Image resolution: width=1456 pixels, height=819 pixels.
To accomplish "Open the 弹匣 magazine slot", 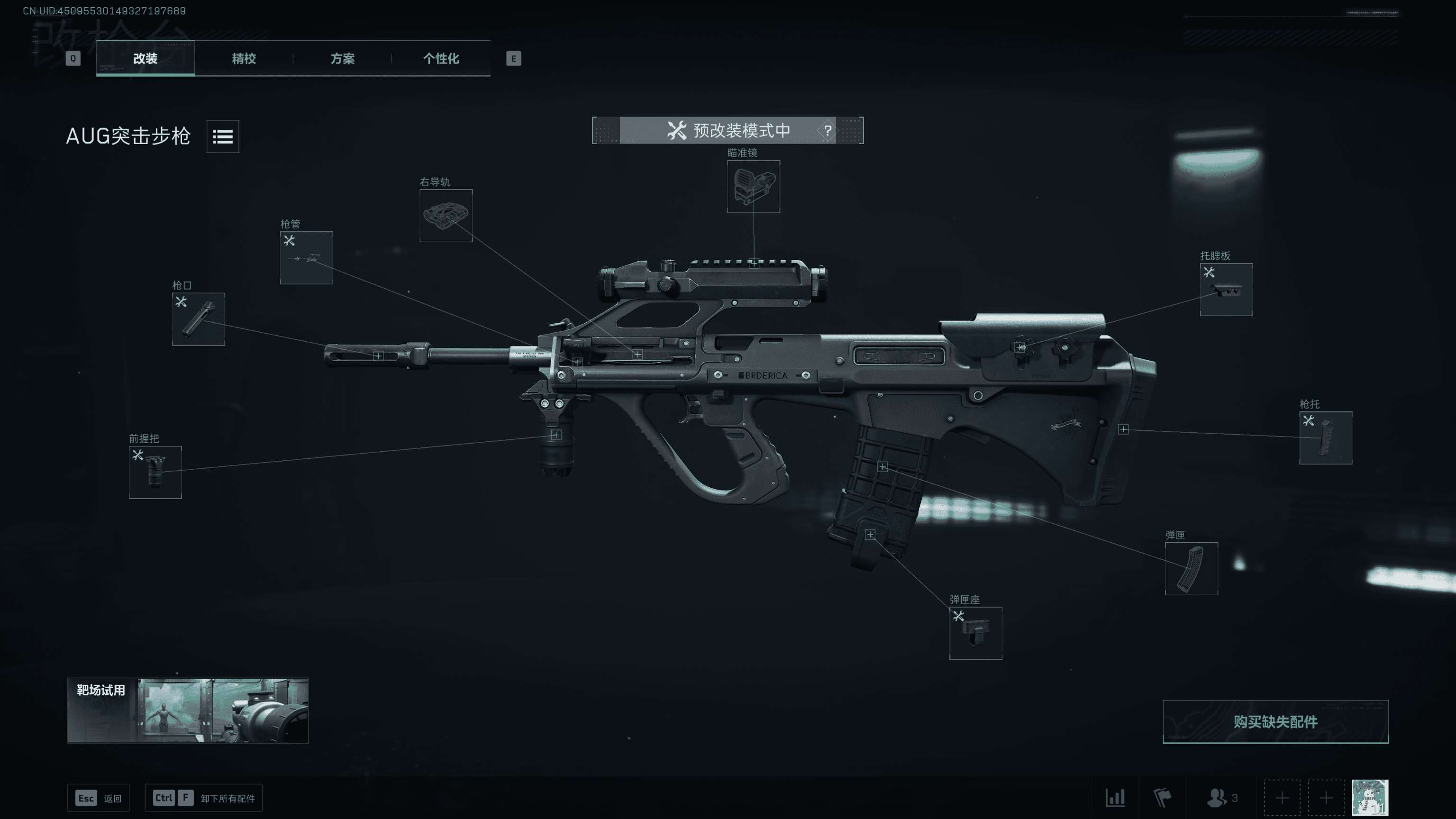I will click(x=1191, y=569).
